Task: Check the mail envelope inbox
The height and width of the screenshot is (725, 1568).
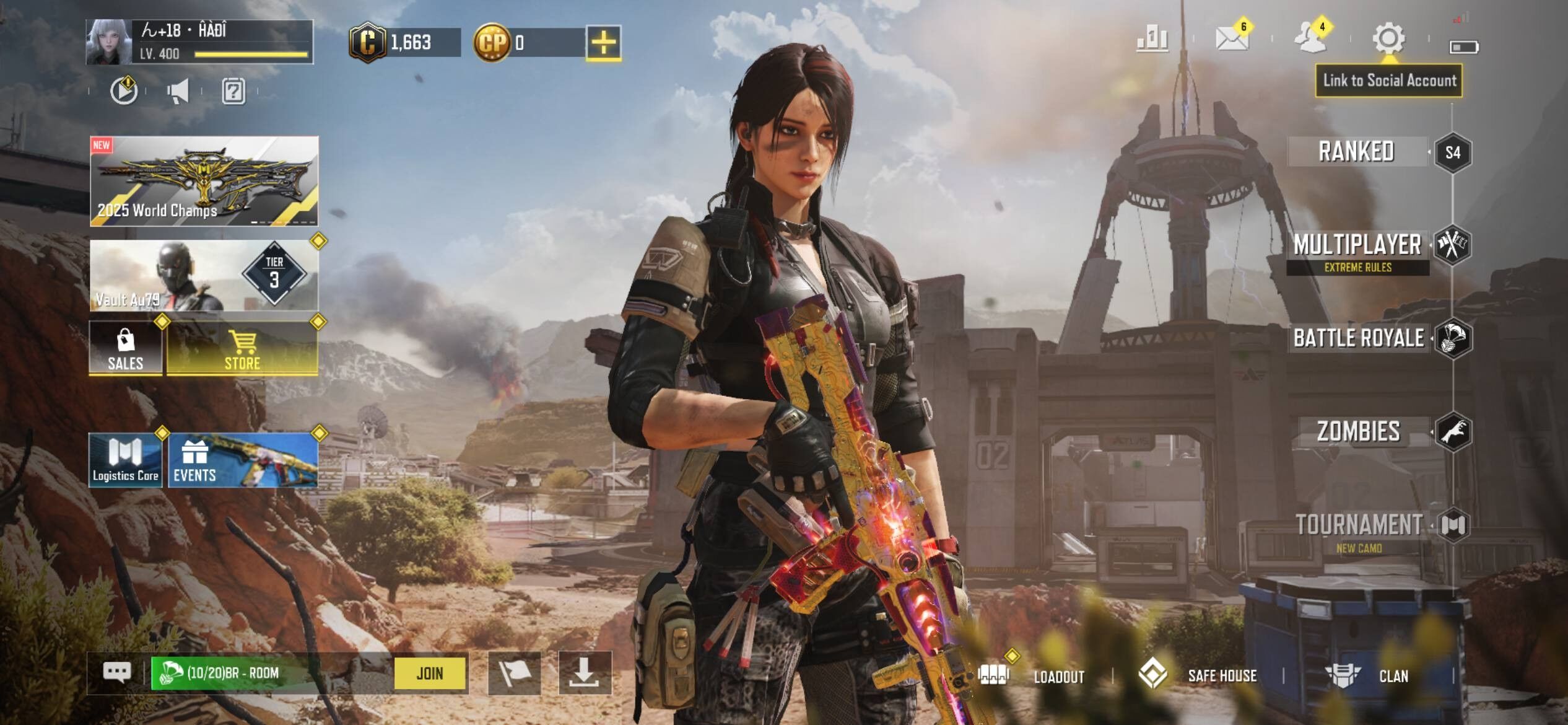Action: tap(1231, 38)
